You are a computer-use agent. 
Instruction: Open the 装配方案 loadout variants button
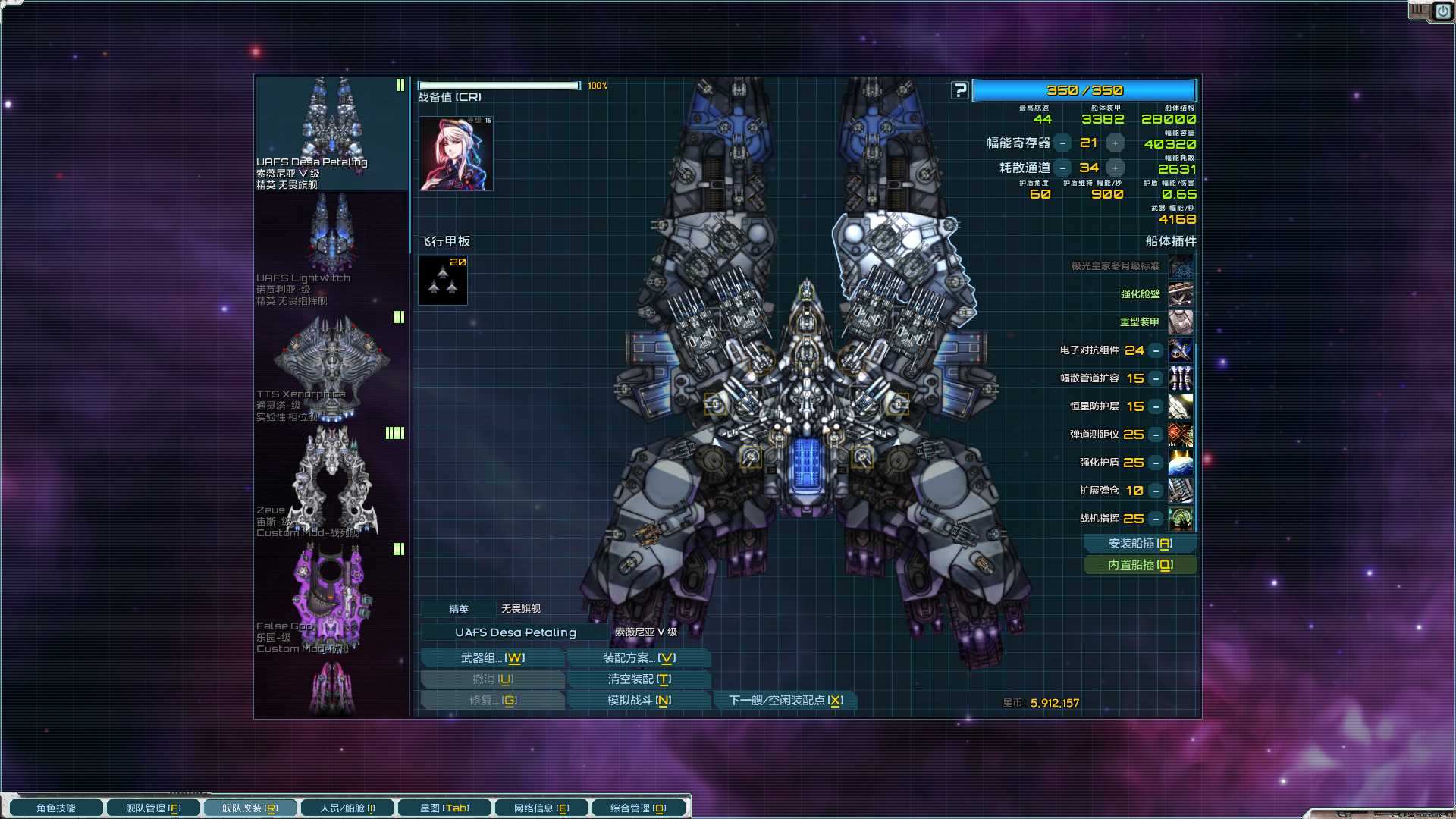click(x=639, y=658)
